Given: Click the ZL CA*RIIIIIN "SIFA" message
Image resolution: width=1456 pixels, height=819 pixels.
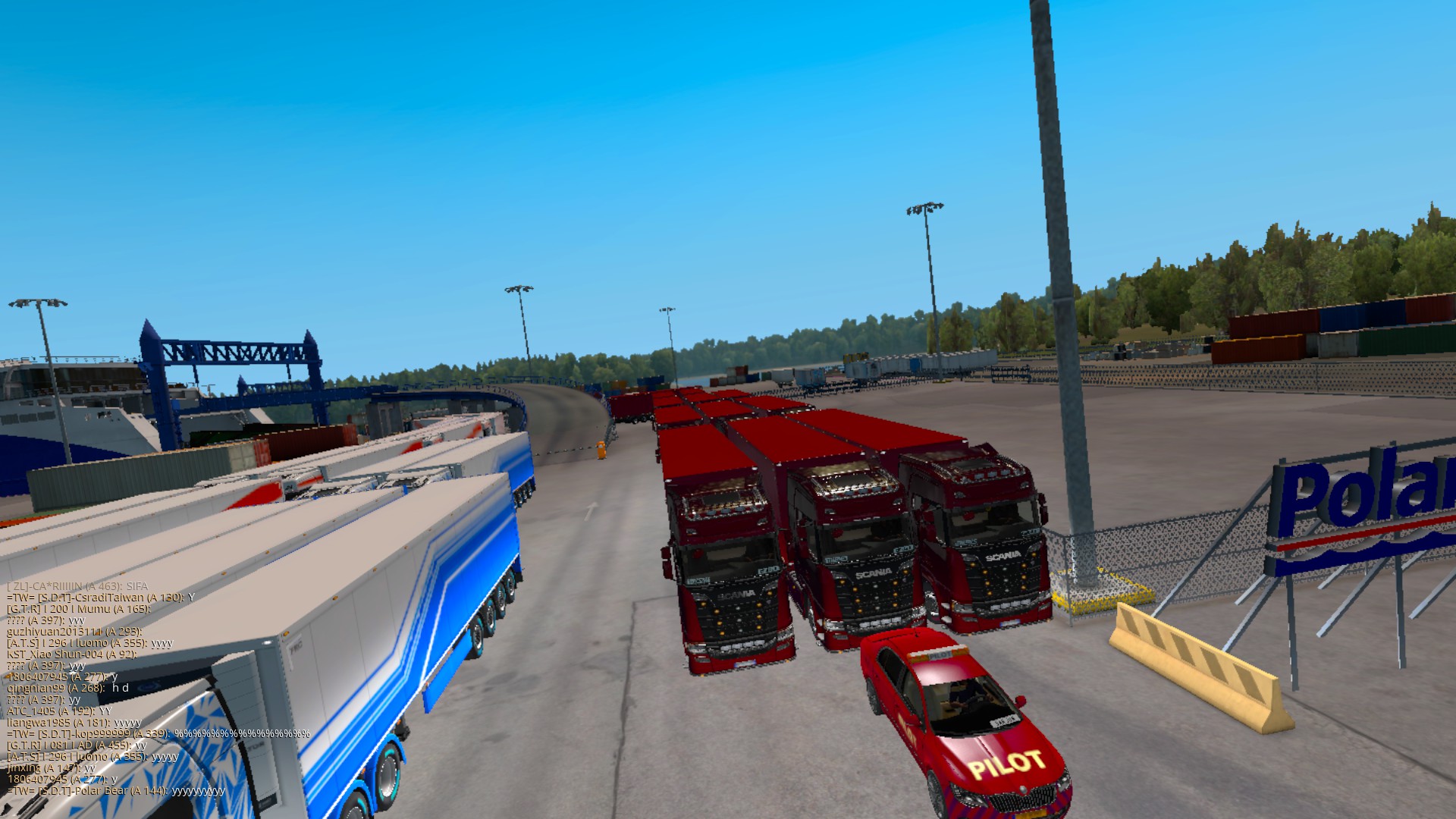Looking at the screenshot, I should 78,586.
